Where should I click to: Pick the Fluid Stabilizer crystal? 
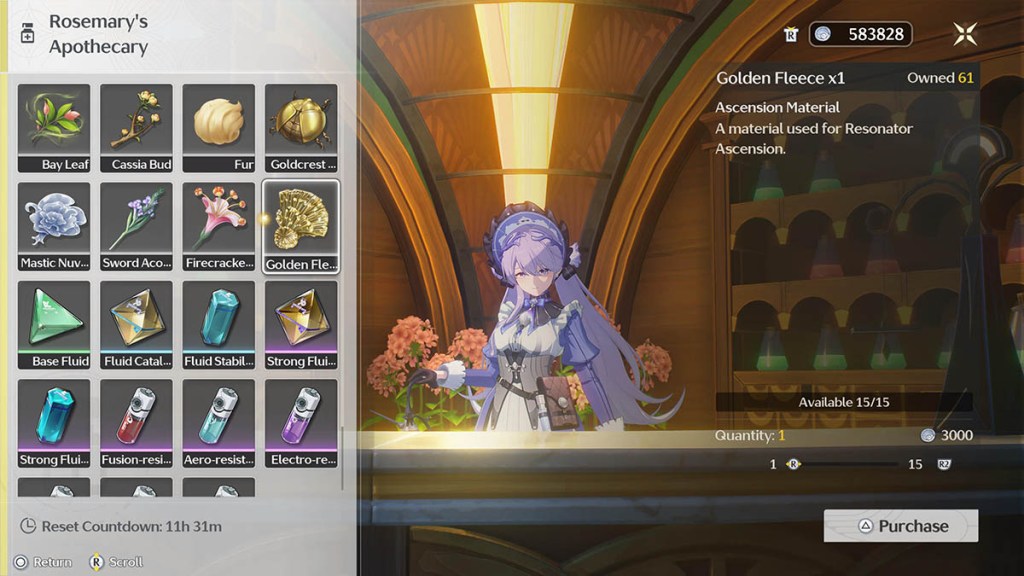tap(219, 324)
